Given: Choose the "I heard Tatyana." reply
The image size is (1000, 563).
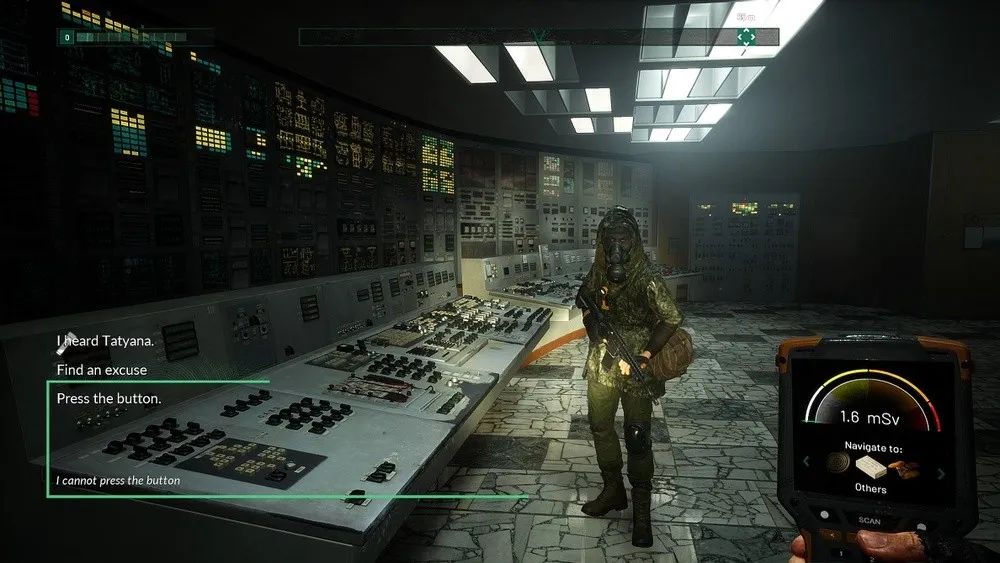Looking at the screenshot, I should [x=105, y=341].
